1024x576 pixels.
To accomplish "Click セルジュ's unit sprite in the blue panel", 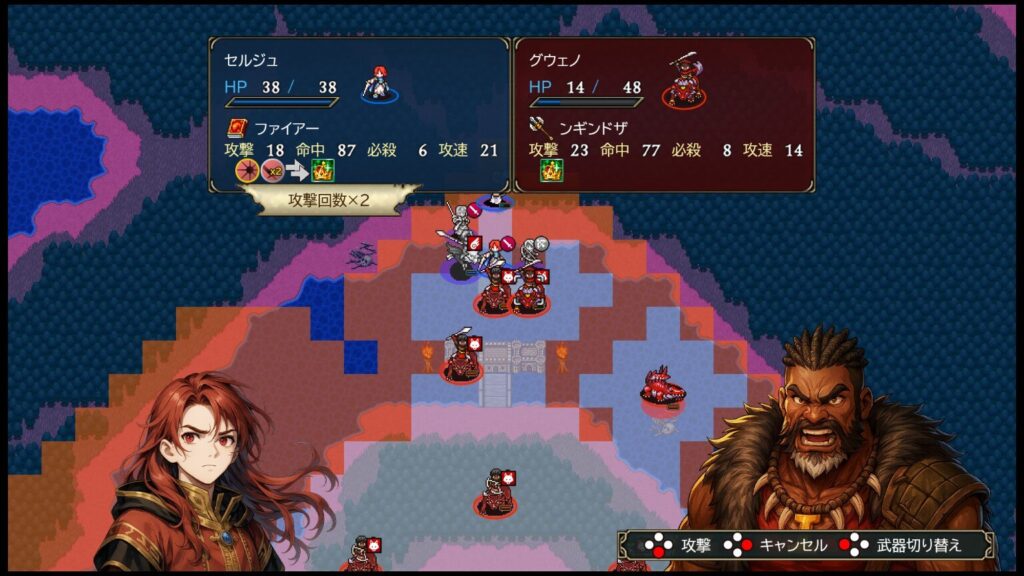I will click(379, 84).
